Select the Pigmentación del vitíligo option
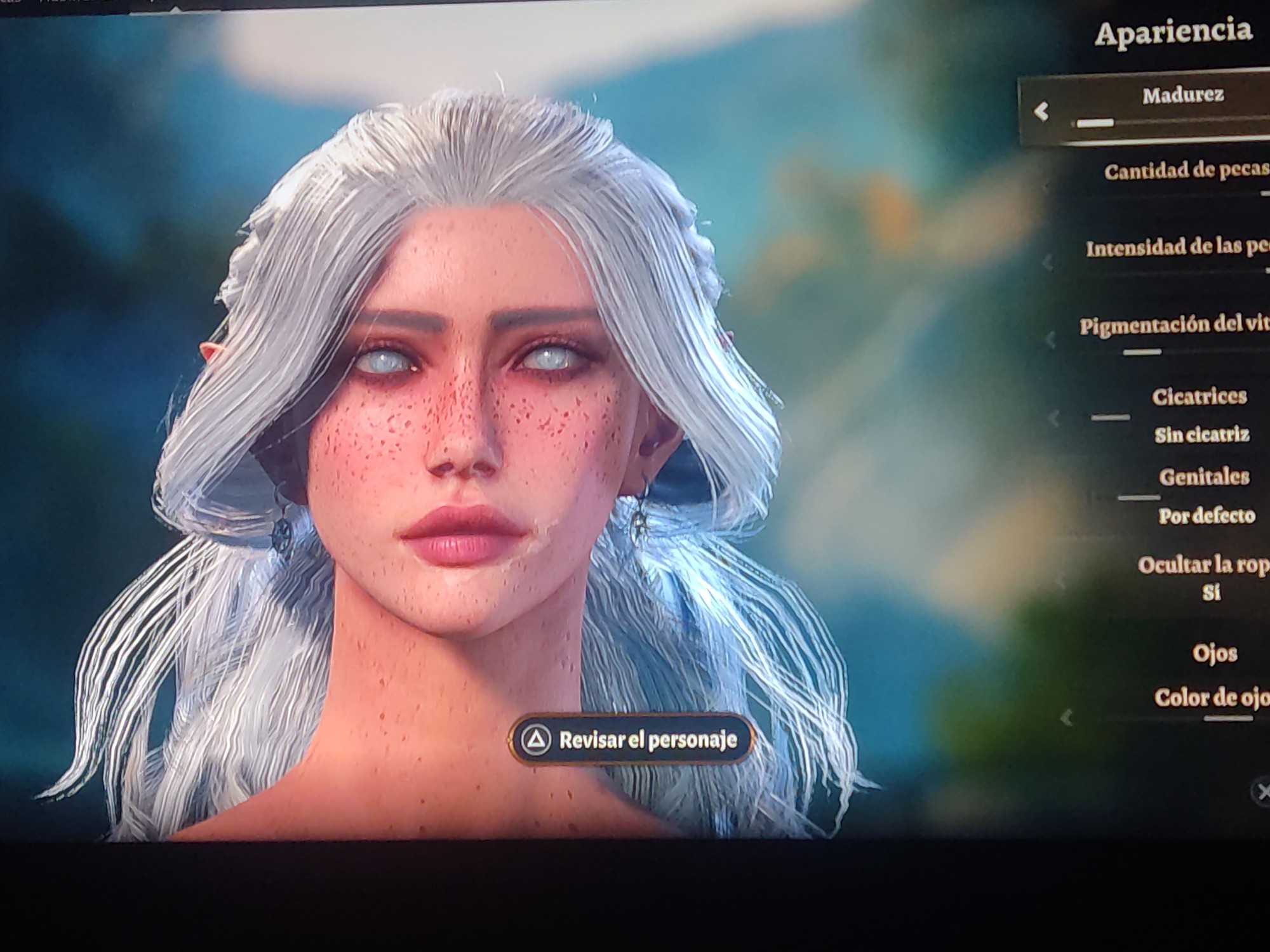Image resolution: width=1270 pixels, height=952 pixels. (x=1173, y=326)
